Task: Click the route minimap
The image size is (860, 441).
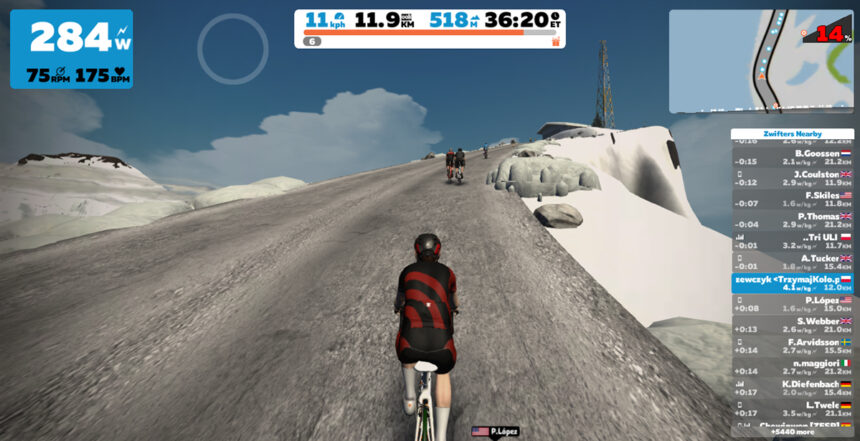Action: pos(761,61)
